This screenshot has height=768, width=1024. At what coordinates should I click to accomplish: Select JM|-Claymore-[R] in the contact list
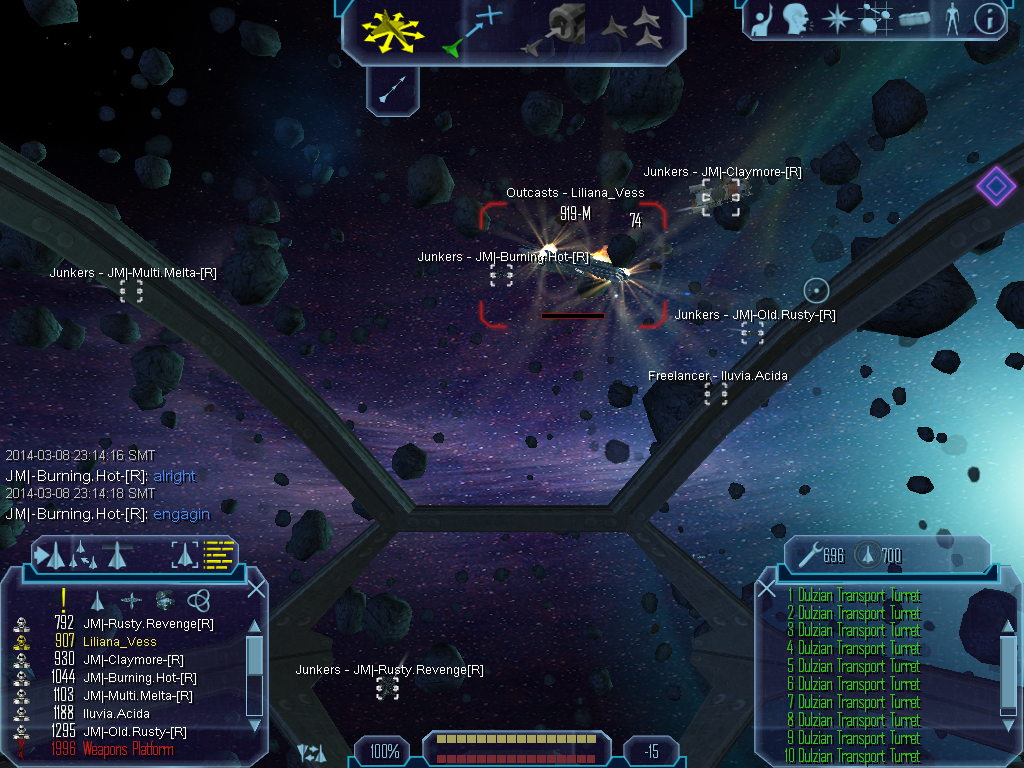point(133,660)
